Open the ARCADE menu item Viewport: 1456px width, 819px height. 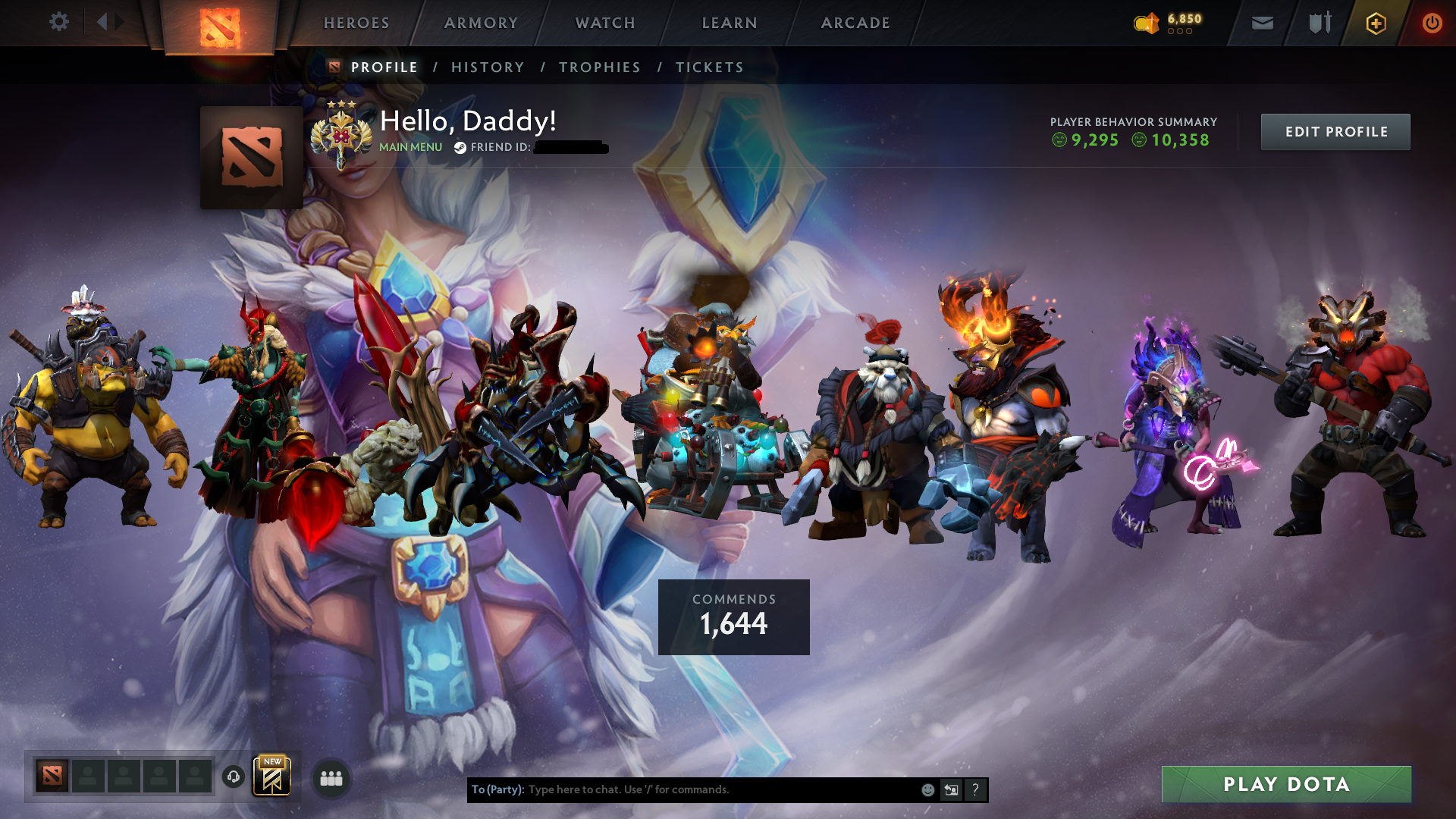(x=855, y=23)
